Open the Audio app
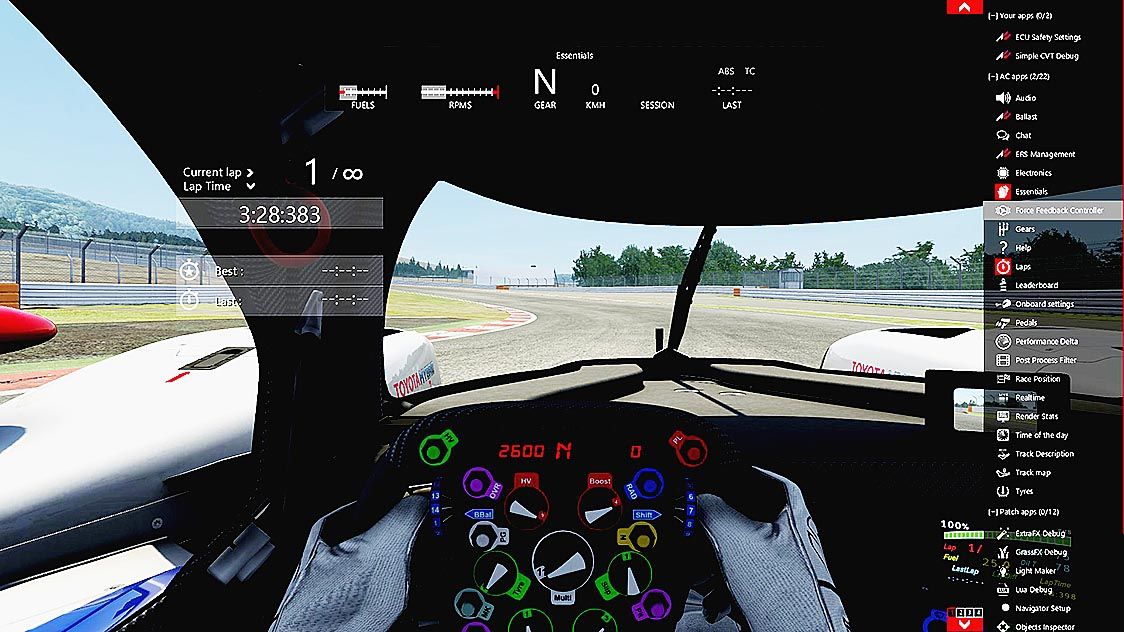 (1025, 98)
